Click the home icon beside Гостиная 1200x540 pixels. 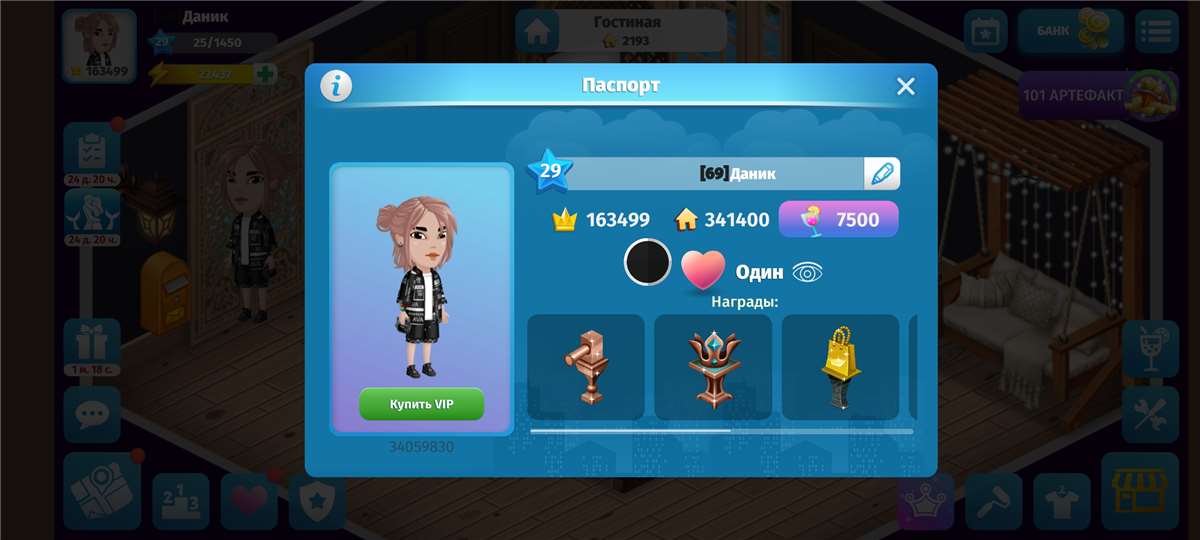[538, 31]
